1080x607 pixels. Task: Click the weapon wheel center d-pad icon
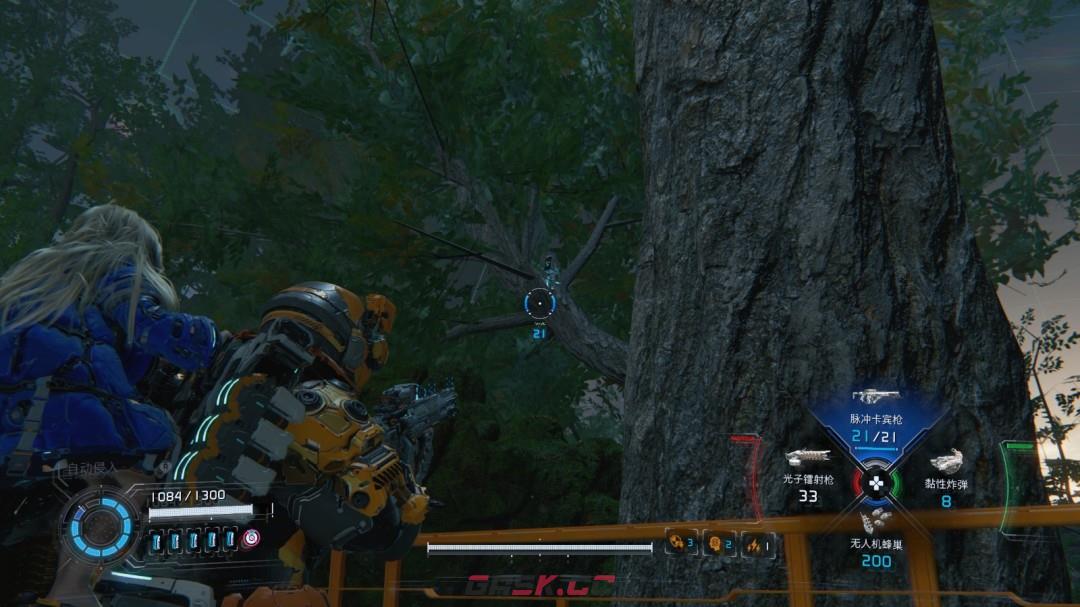click(x=877, y=483)
